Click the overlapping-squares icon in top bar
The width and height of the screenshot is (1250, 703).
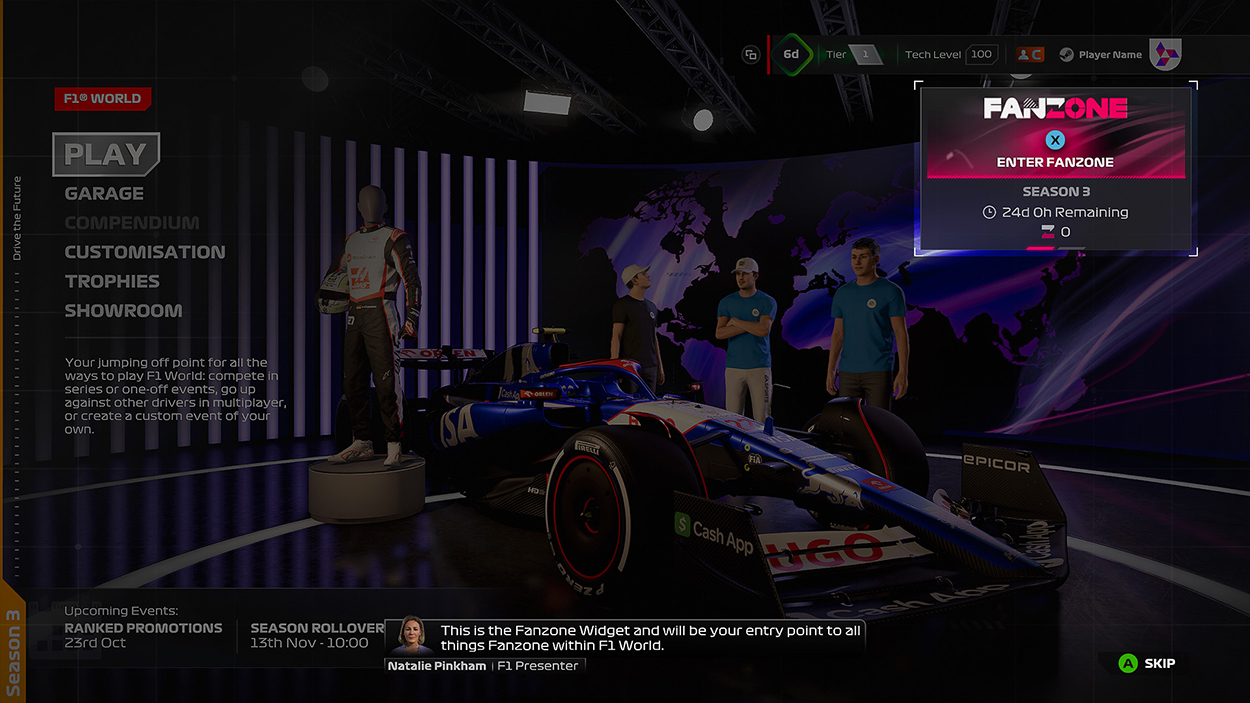click(751, 55)
